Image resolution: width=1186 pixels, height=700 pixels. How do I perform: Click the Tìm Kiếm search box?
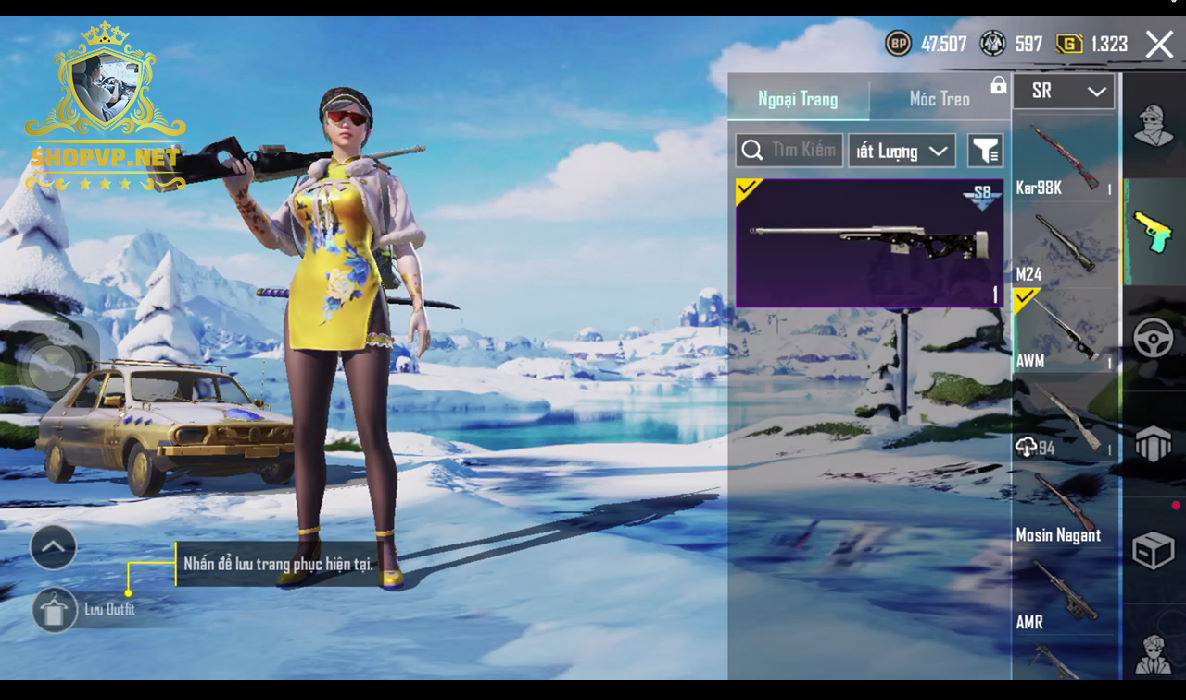[x=789, y=151]
